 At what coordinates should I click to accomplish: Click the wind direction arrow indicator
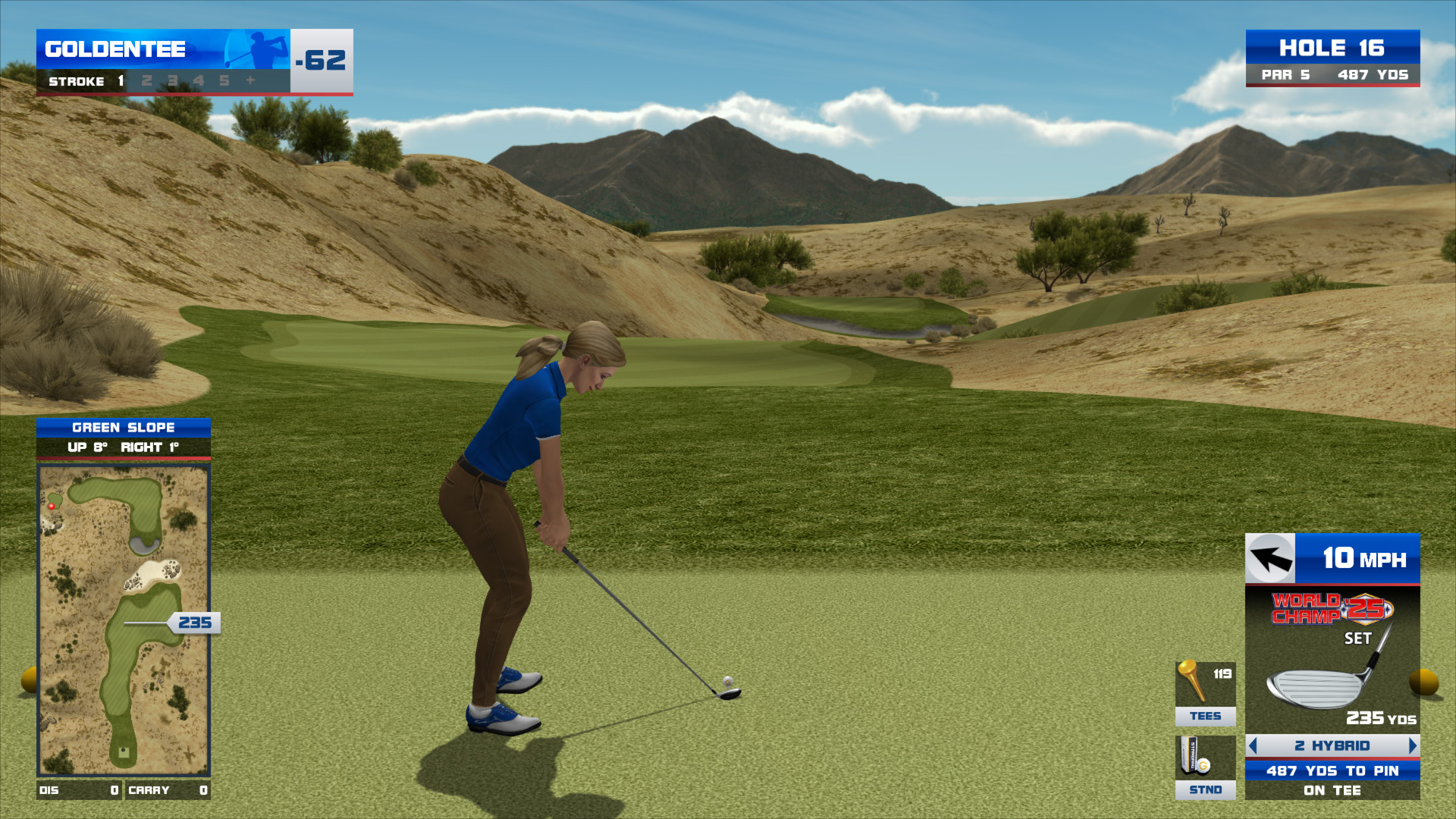point(1270,559)
